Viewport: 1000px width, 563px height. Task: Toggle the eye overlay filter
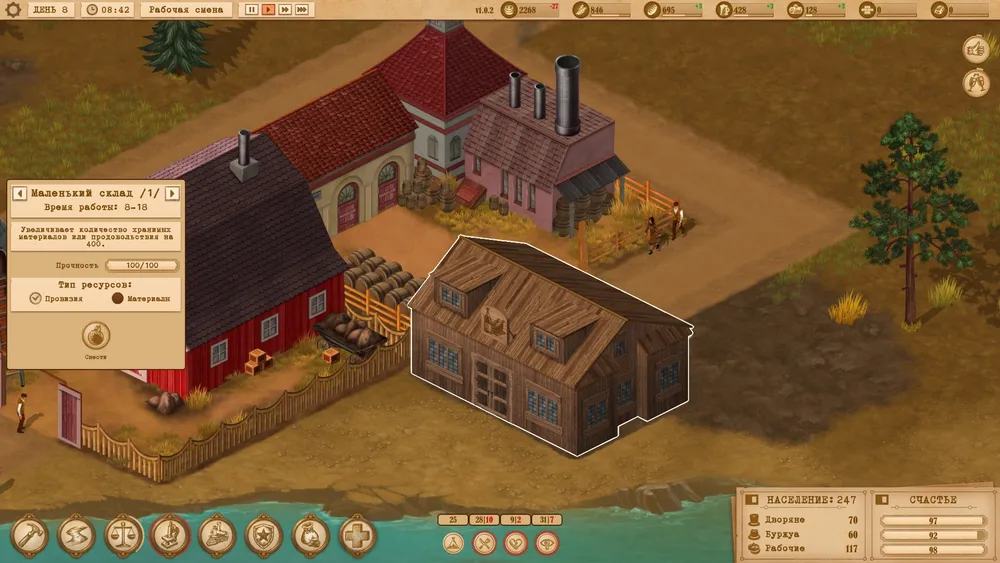[546, 543]
